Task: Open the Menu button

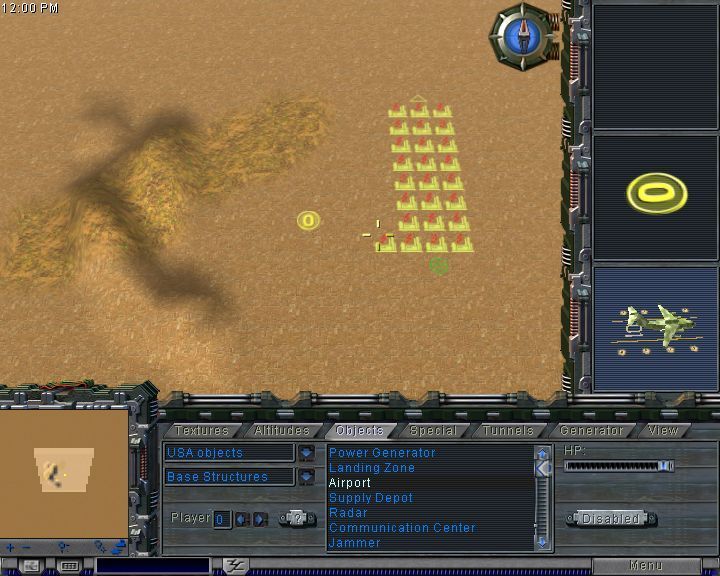Action: click(645, 566)
